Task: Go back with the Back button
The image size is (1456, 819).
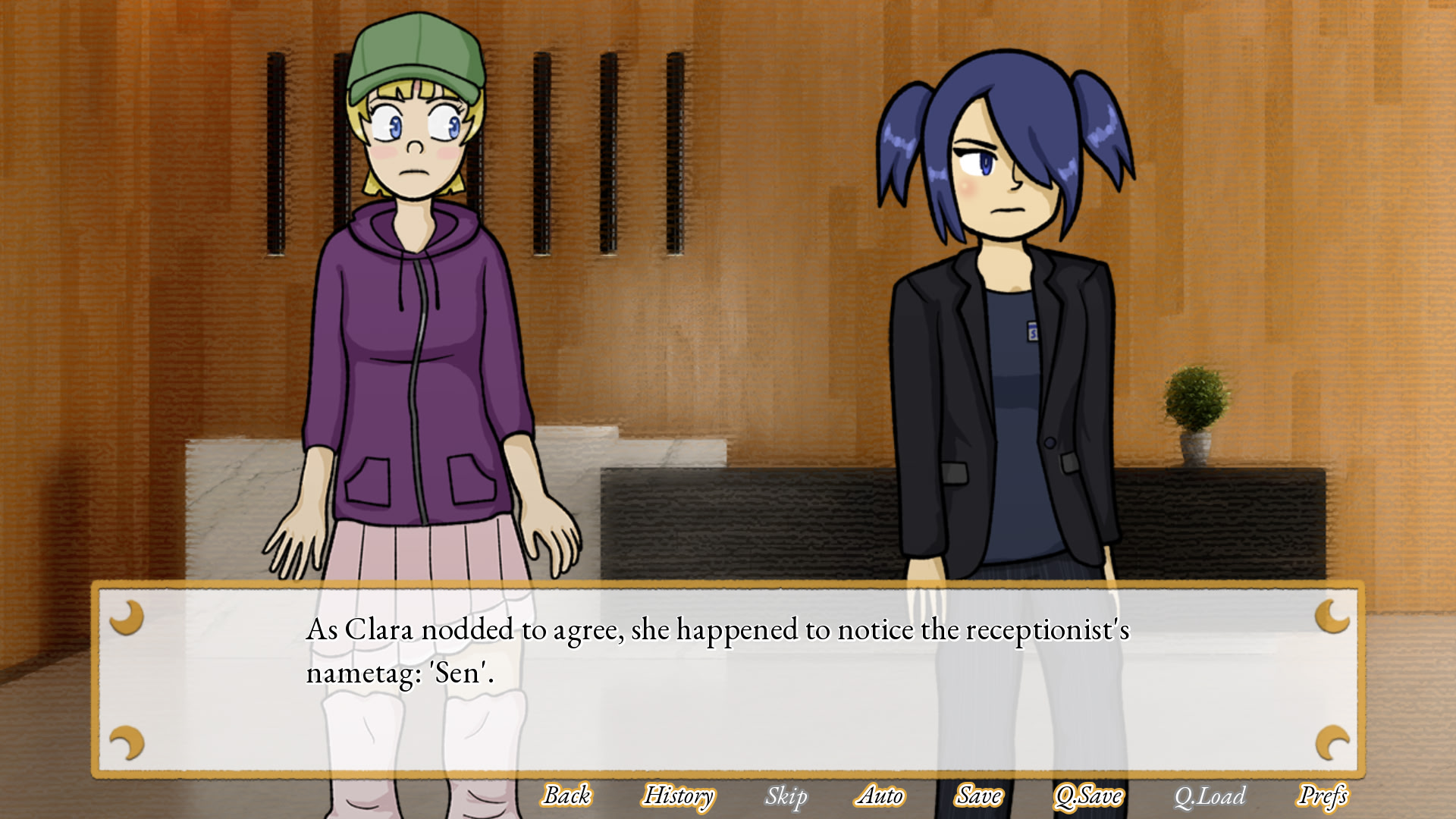Action: [x=567, y=795]
